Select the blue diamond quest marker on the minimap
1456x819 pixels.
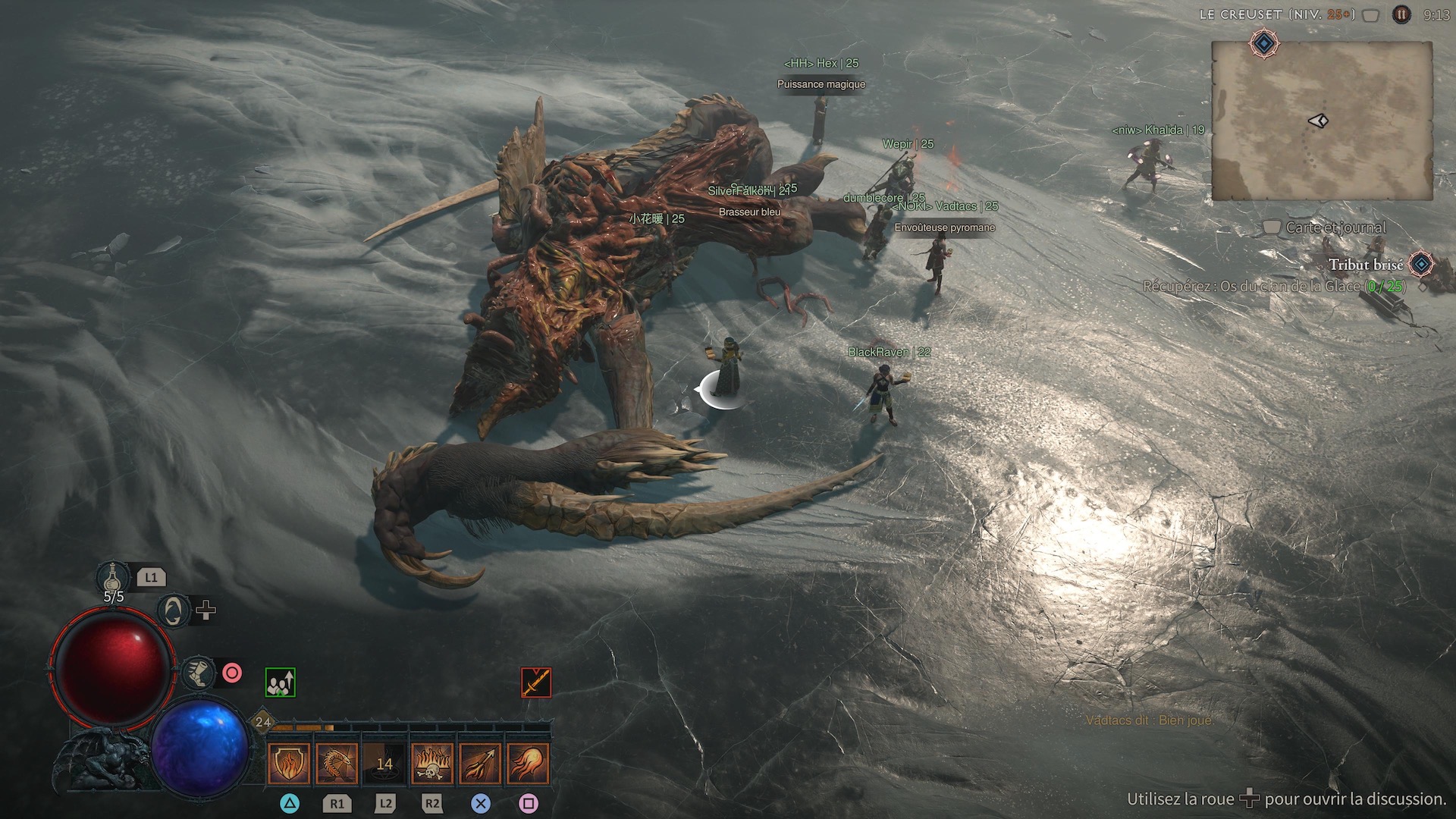[x=1263, y=44]
